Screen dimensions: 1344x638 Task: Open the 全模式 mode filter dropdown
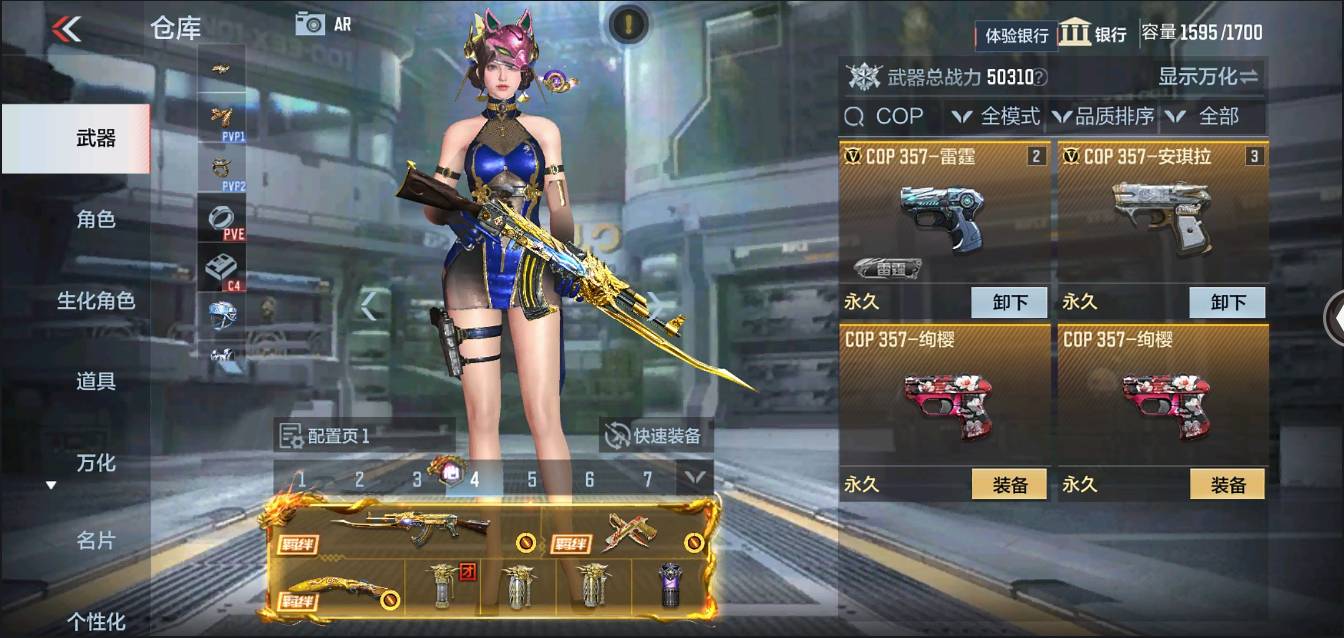coord(997,117)
